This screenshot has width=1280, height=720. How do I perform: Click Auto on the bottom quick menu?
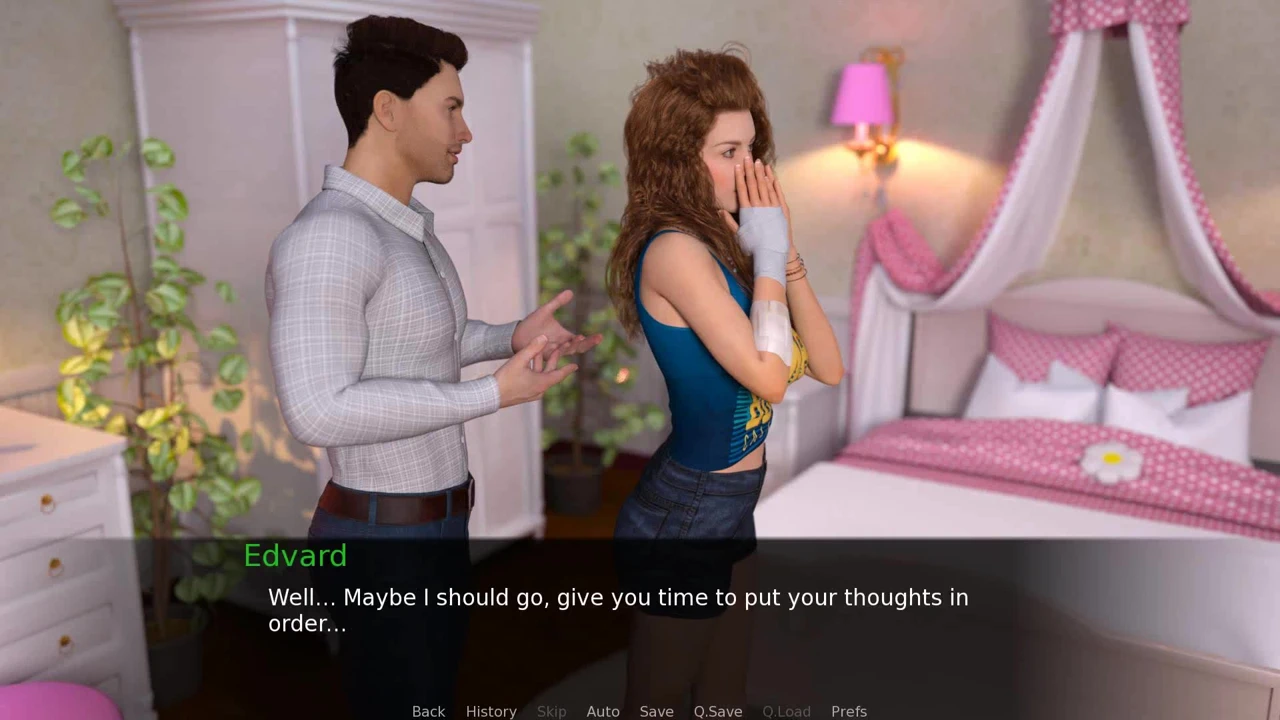(603, 711)
